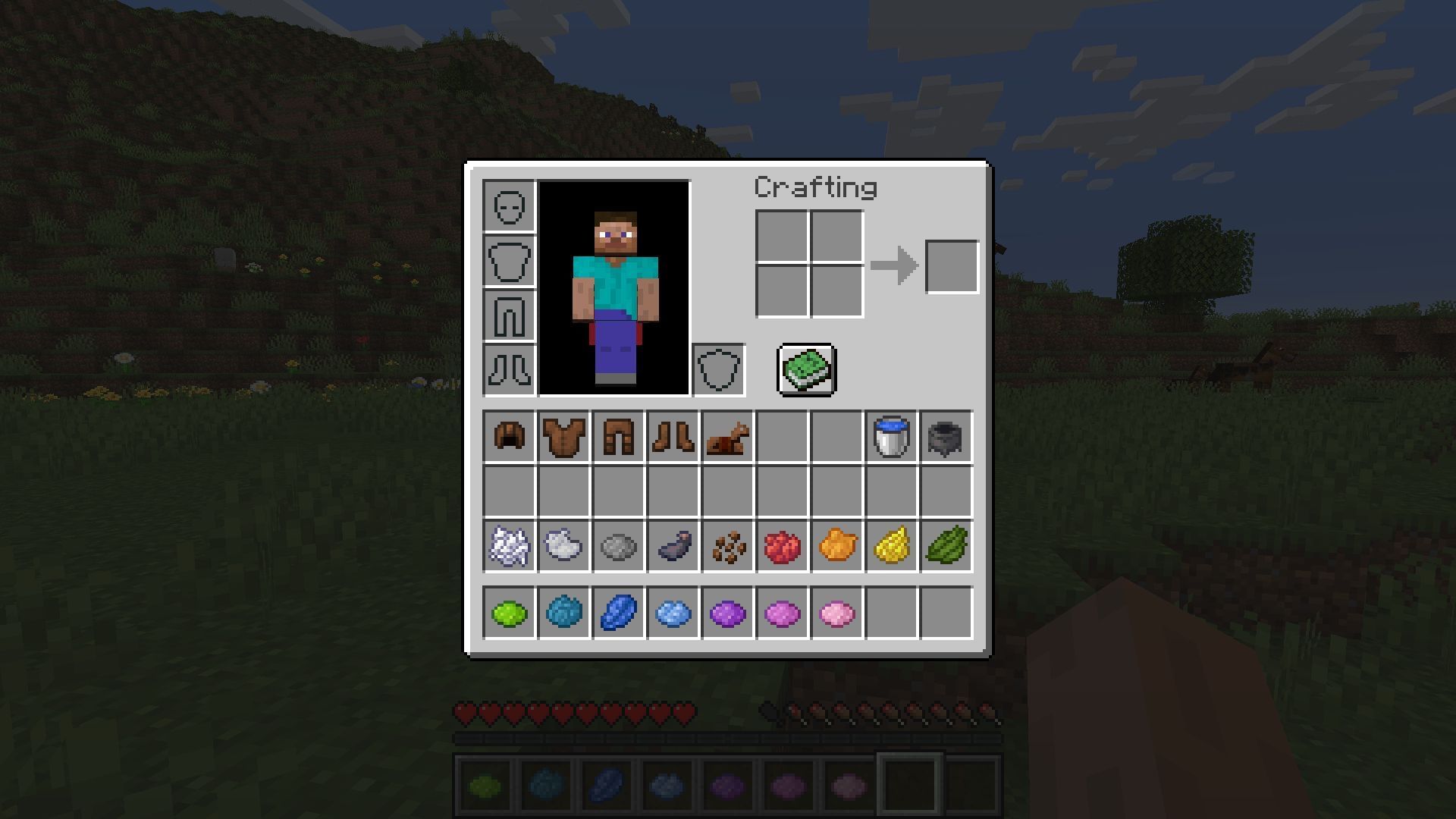Pick up the leather boots
The width and height of the screenshot is (1456, 819).
tap(673, 437)
